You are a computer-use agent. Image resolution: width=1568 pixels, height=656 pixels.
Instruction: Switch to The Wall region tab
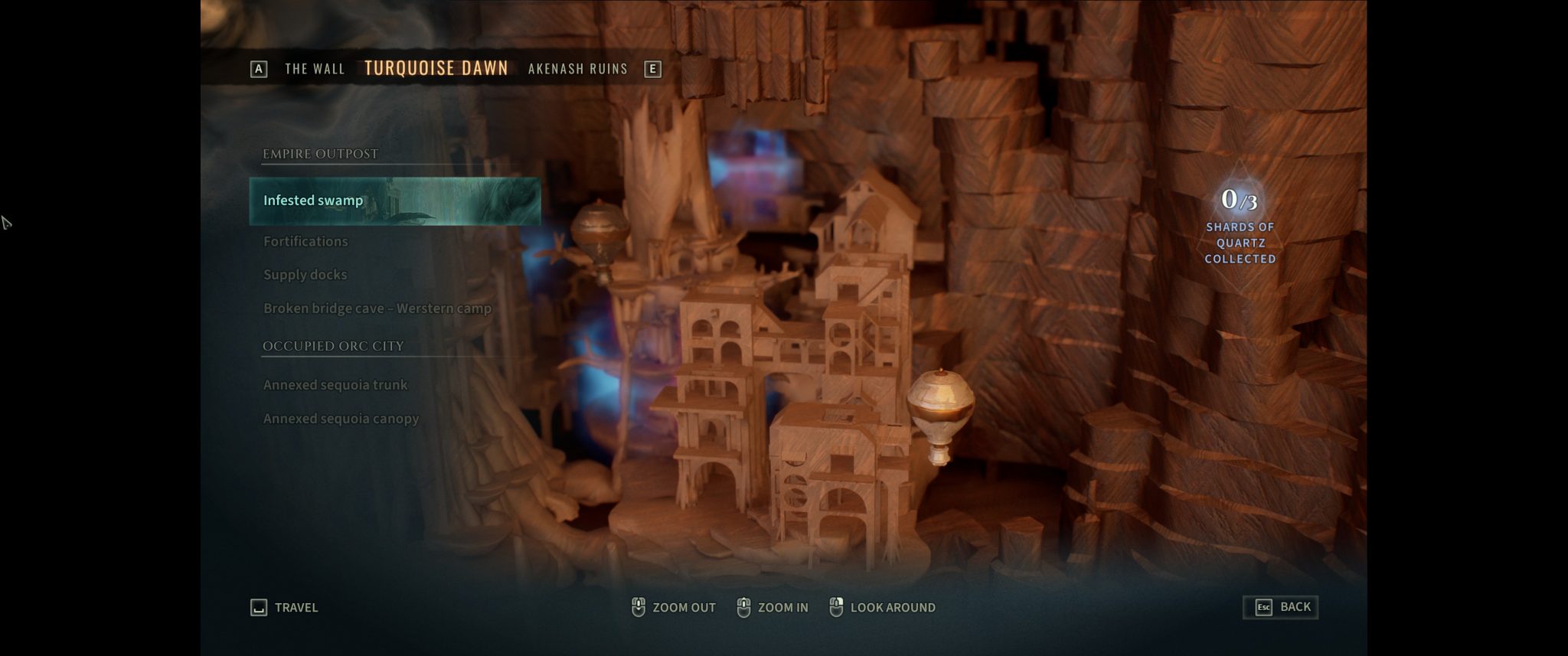click(315, 69)
